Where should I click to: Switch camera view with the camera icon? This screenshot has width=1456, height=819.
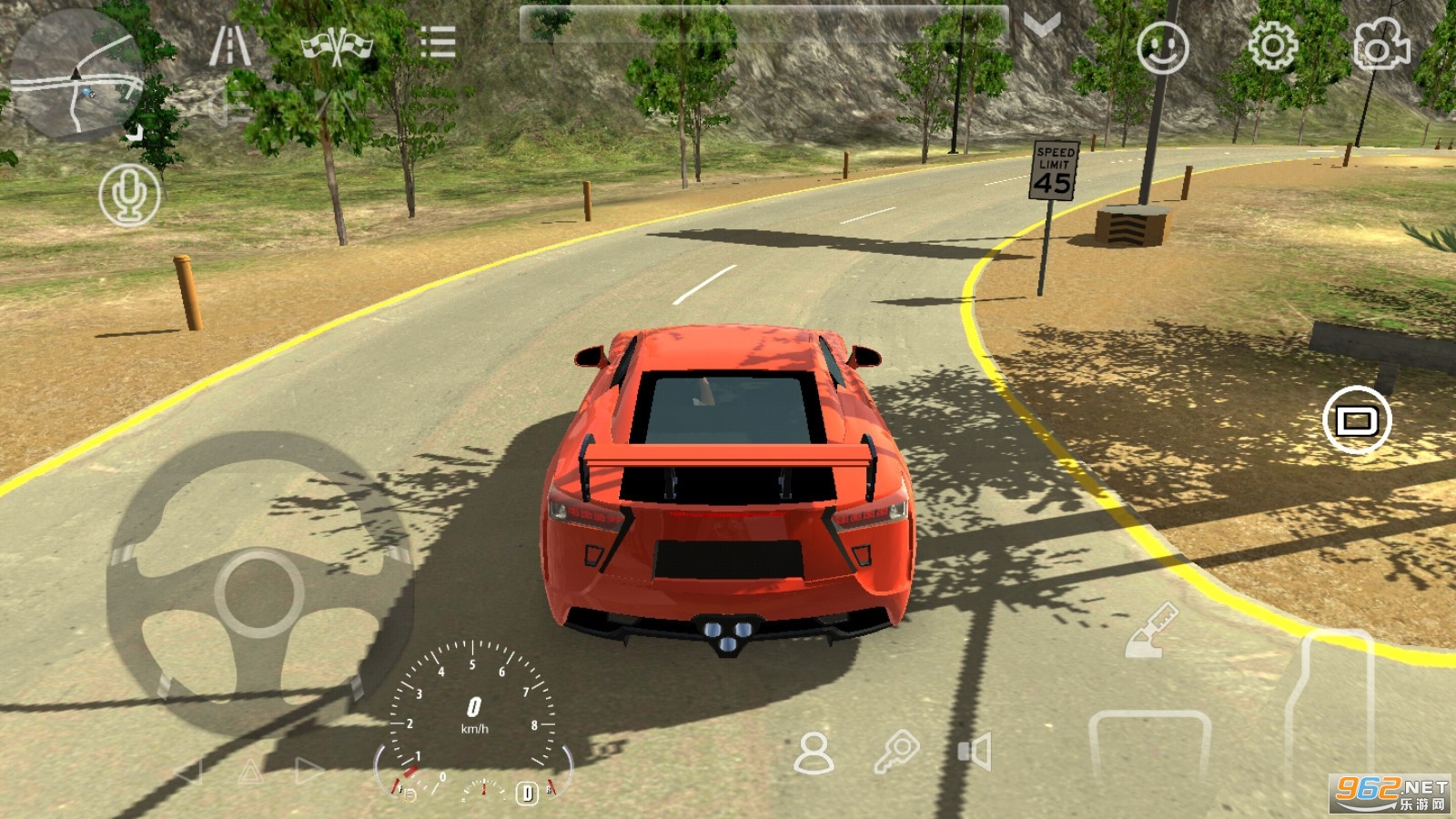[1380, 44]
